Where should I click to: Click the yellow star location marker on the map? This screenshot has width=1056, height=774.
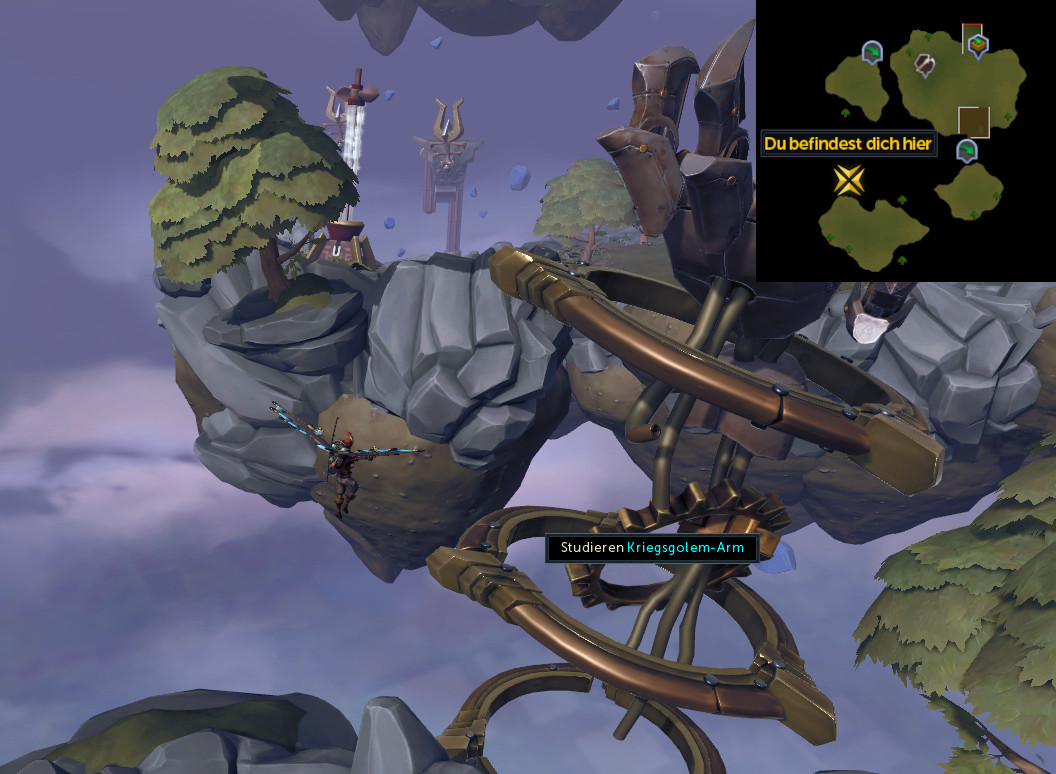click(849, 180)
